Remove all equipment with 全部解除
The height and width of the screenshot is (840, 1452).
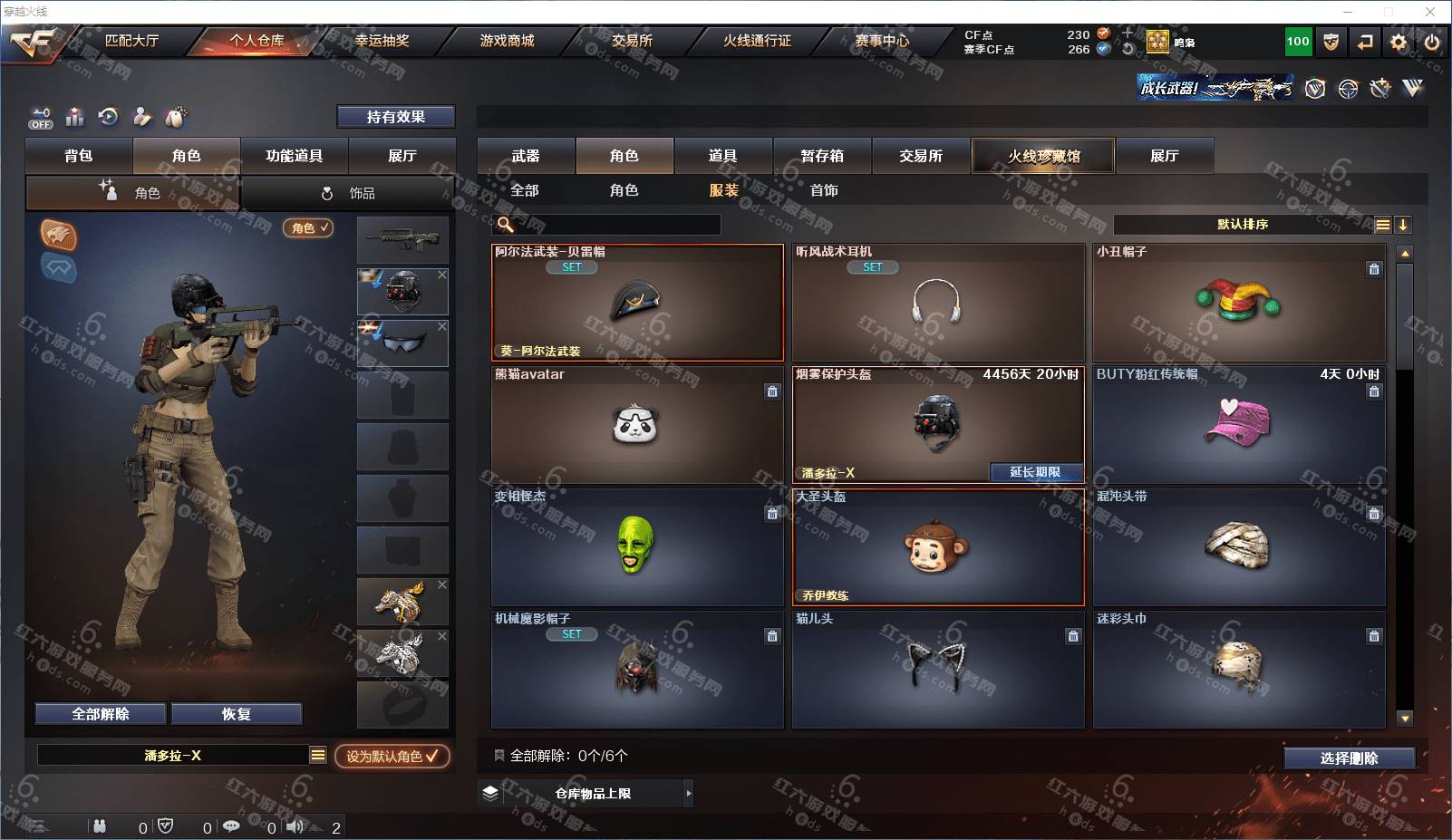tap(101, 714)
